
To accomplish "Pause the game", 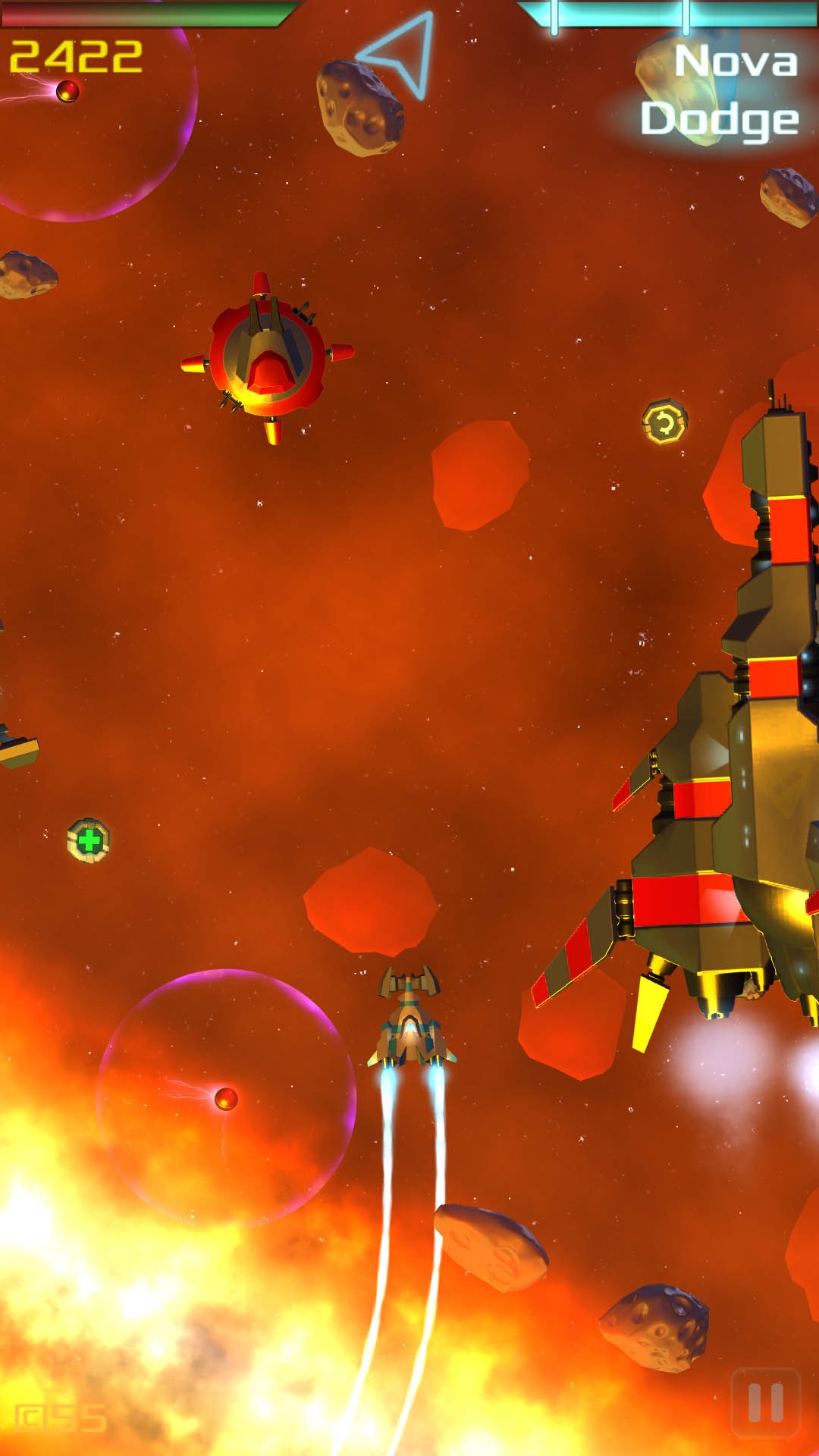I will pyautogui.click(x=765, y=1402).
